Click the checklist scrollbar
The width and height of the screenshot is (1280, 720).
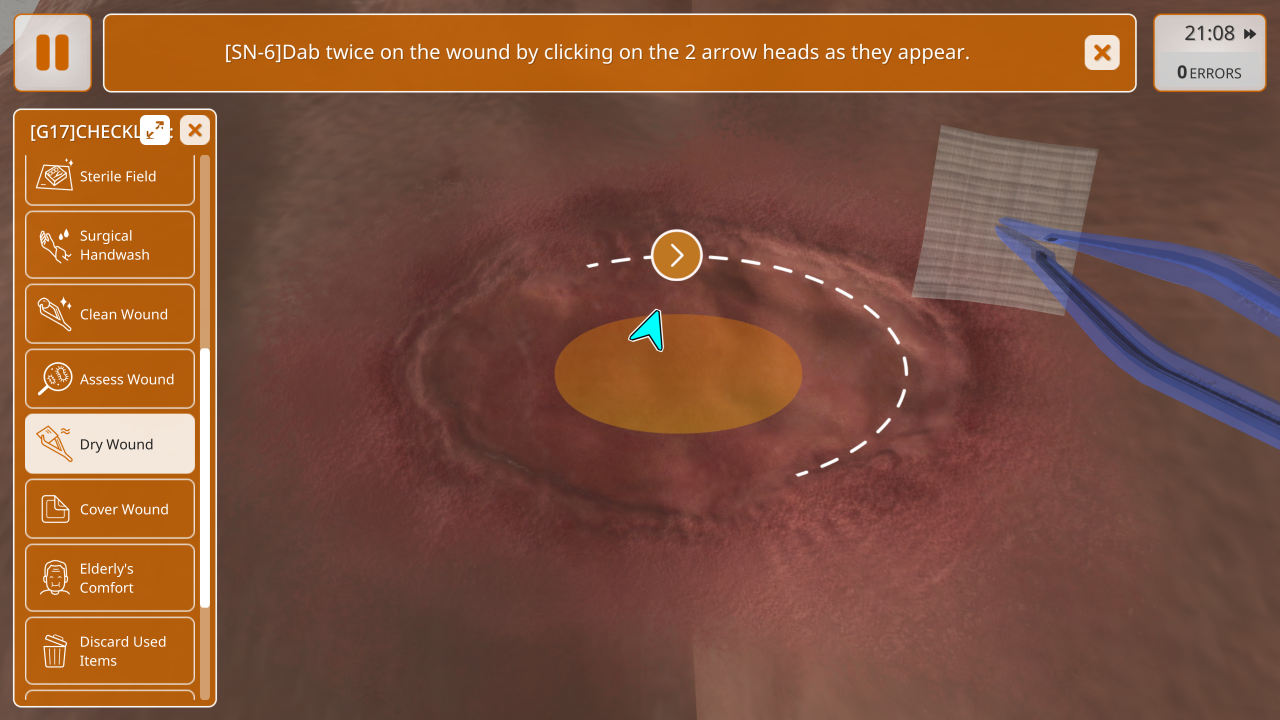[x=205, y=478]
